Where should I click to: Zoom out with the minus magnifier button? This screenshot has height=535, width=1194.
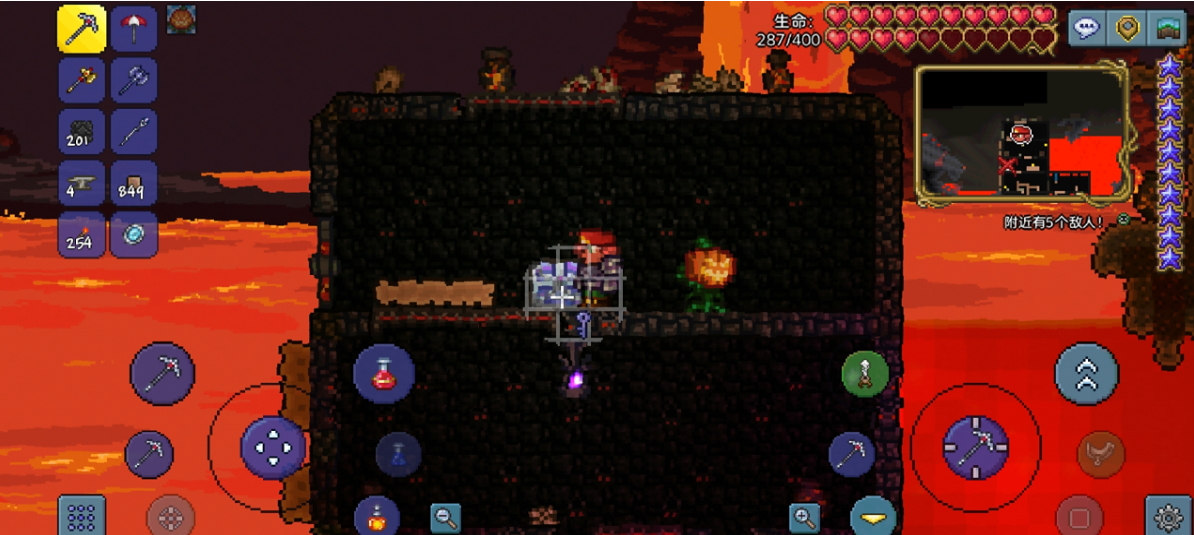coord(446,517)
